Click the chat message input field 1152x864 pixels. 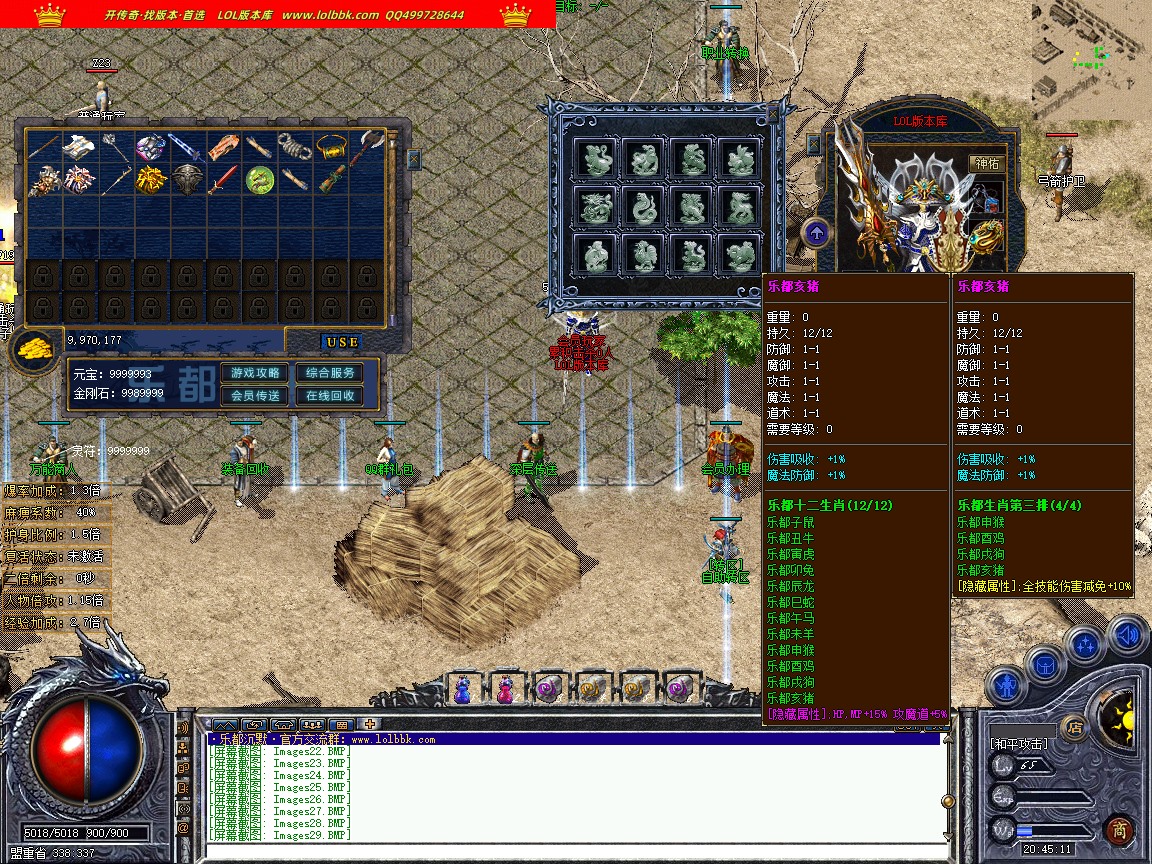click(x=570, y=850)
